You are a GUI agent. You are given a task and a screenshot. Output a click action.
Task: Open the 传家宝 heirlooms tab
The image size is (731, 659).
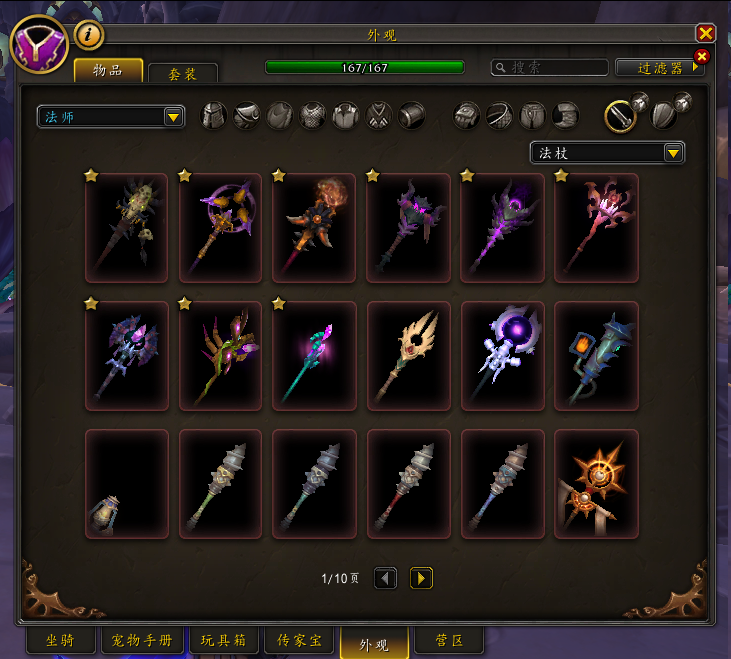(299, 640)
